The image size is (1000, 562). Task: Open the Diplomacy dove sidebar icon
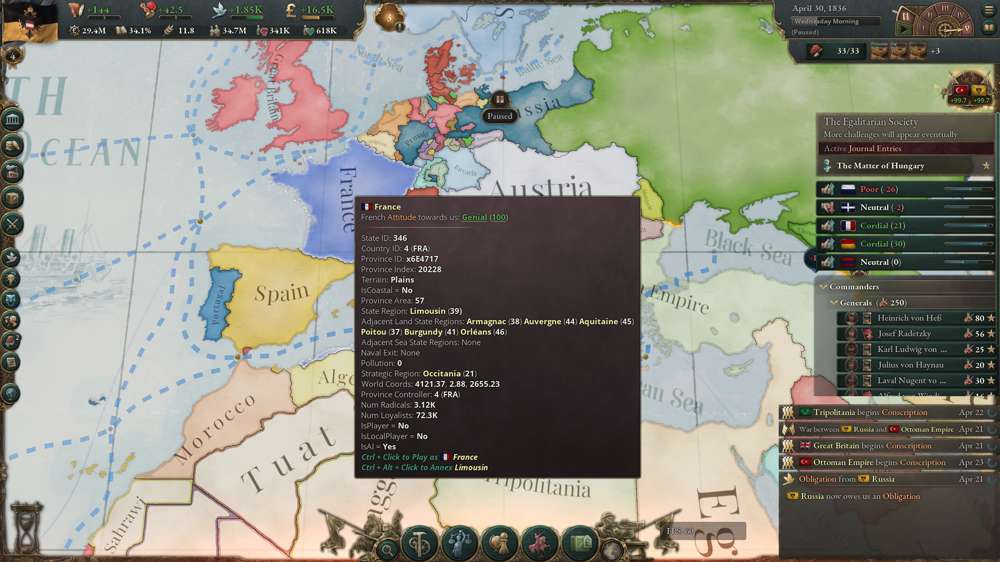(x=12, y=257)
